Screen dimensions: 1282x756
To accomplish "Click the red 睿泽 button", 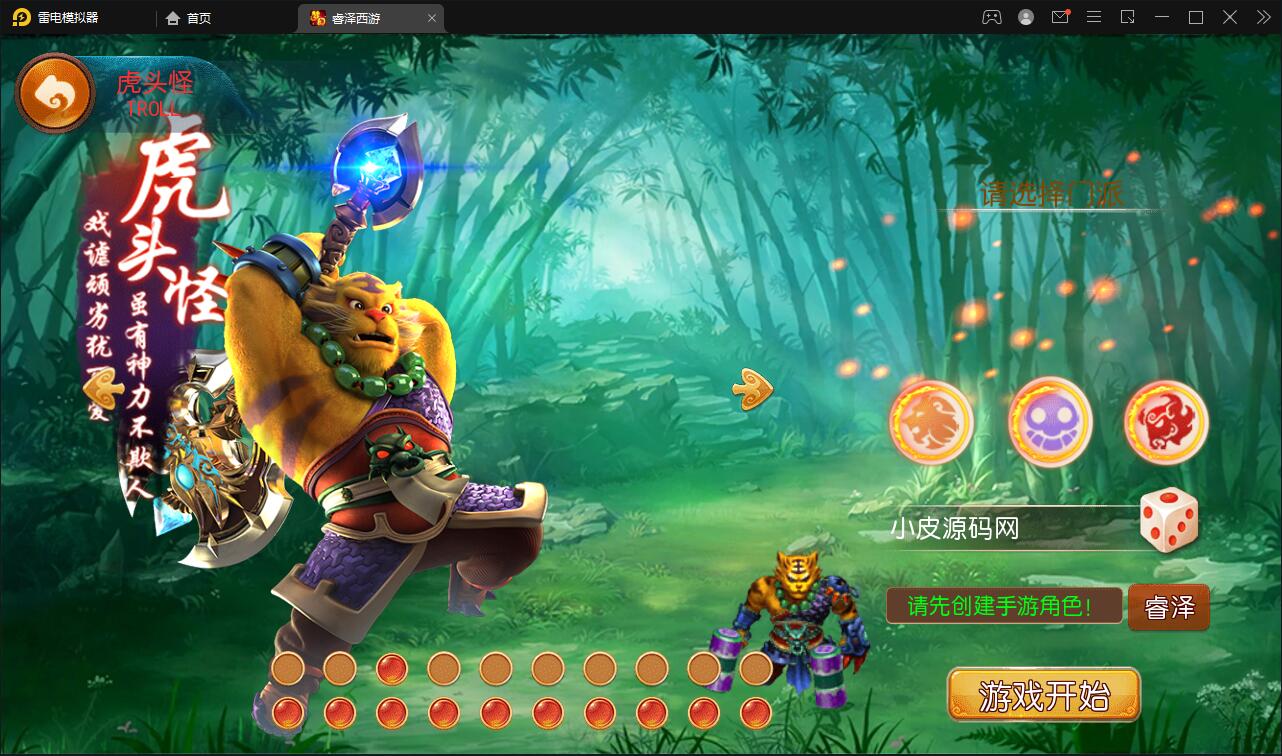I will coord(1168,607).
